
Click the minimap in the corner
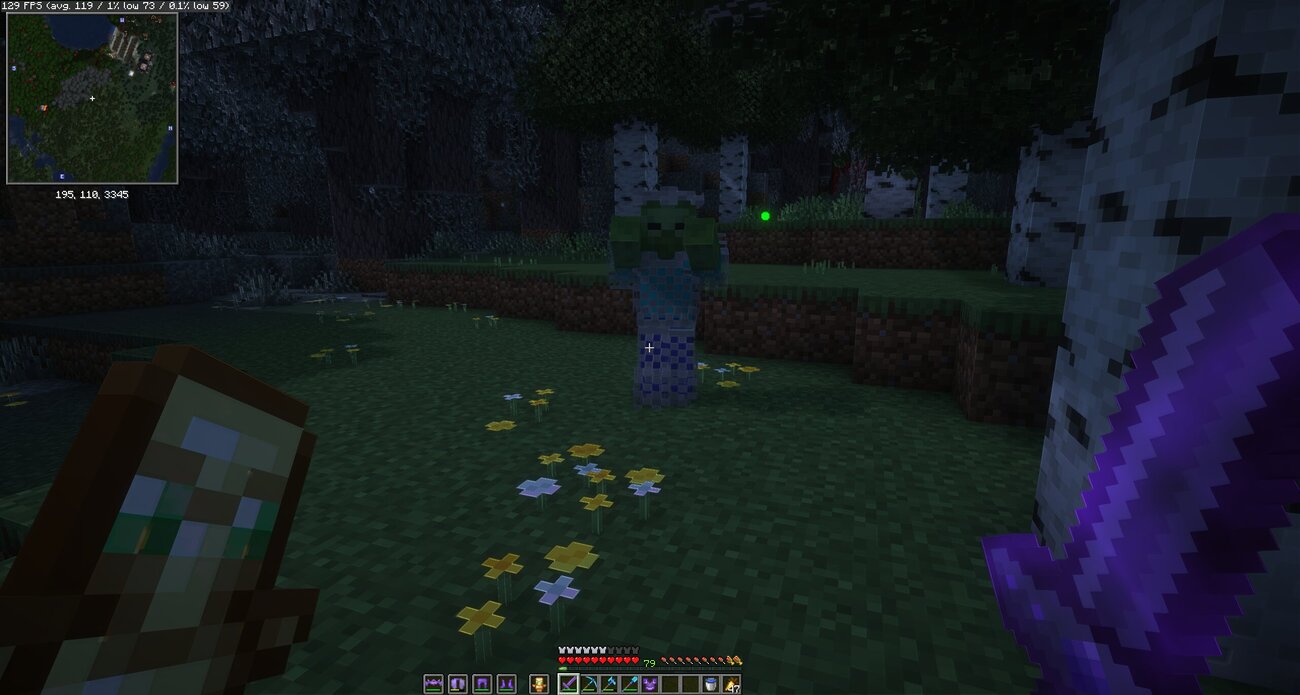92,98
